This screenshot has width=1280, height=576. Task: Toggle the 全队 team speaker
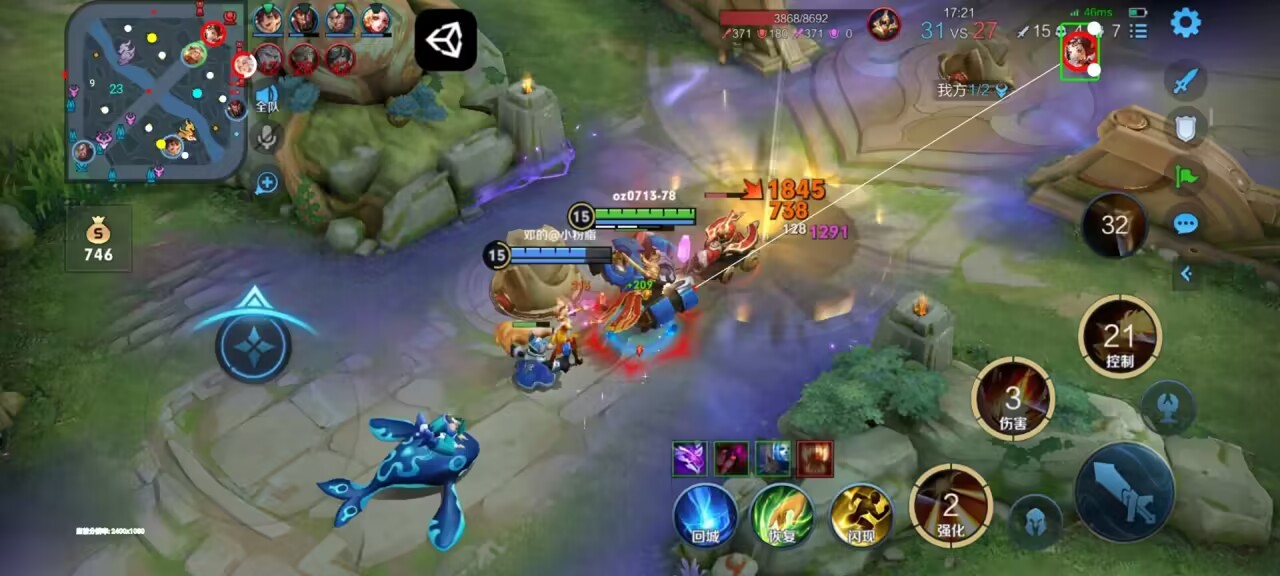click(267, 97)
